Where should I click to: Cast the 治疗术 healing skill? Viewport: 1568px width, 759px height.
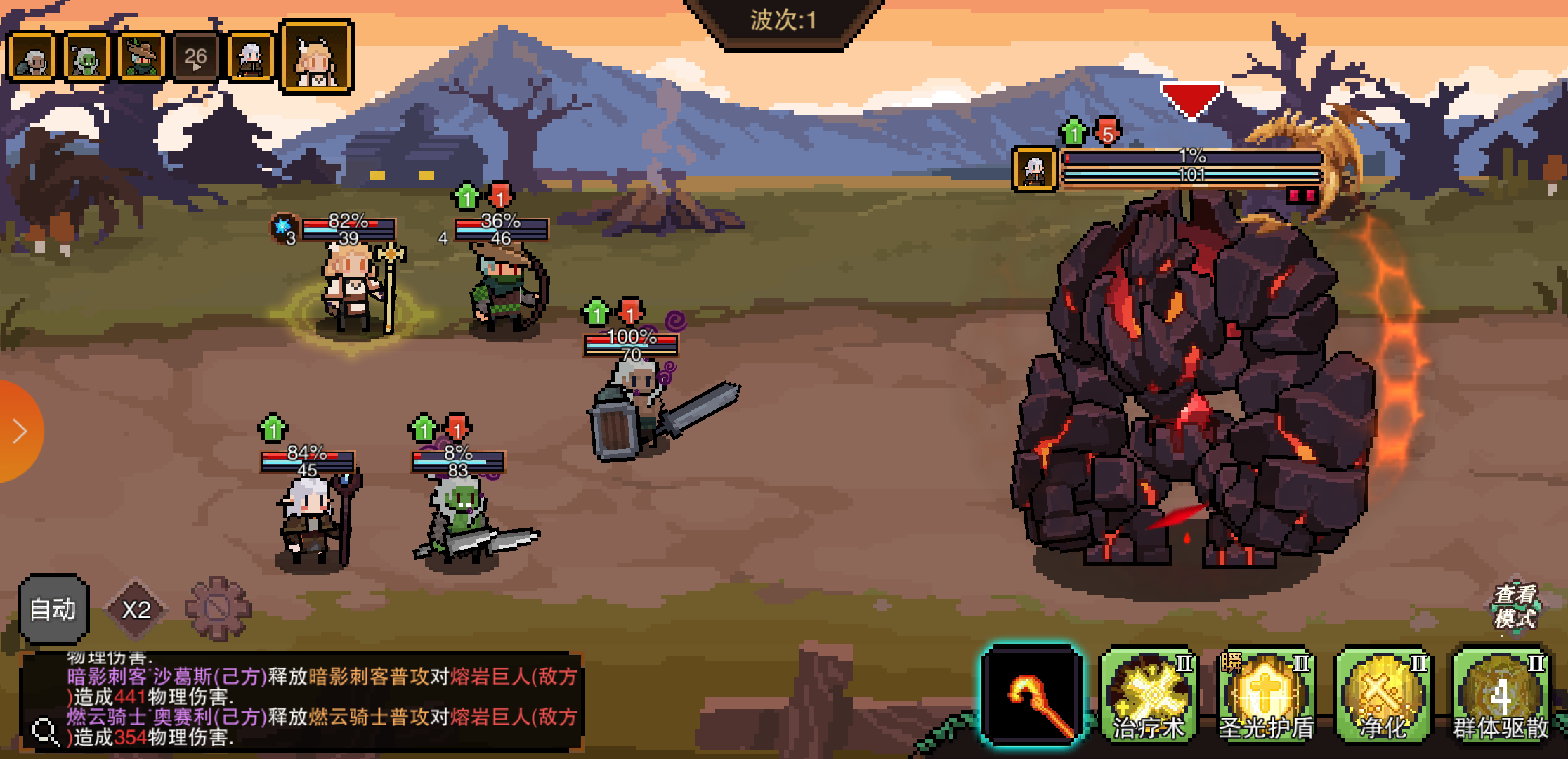[1149, 696]
